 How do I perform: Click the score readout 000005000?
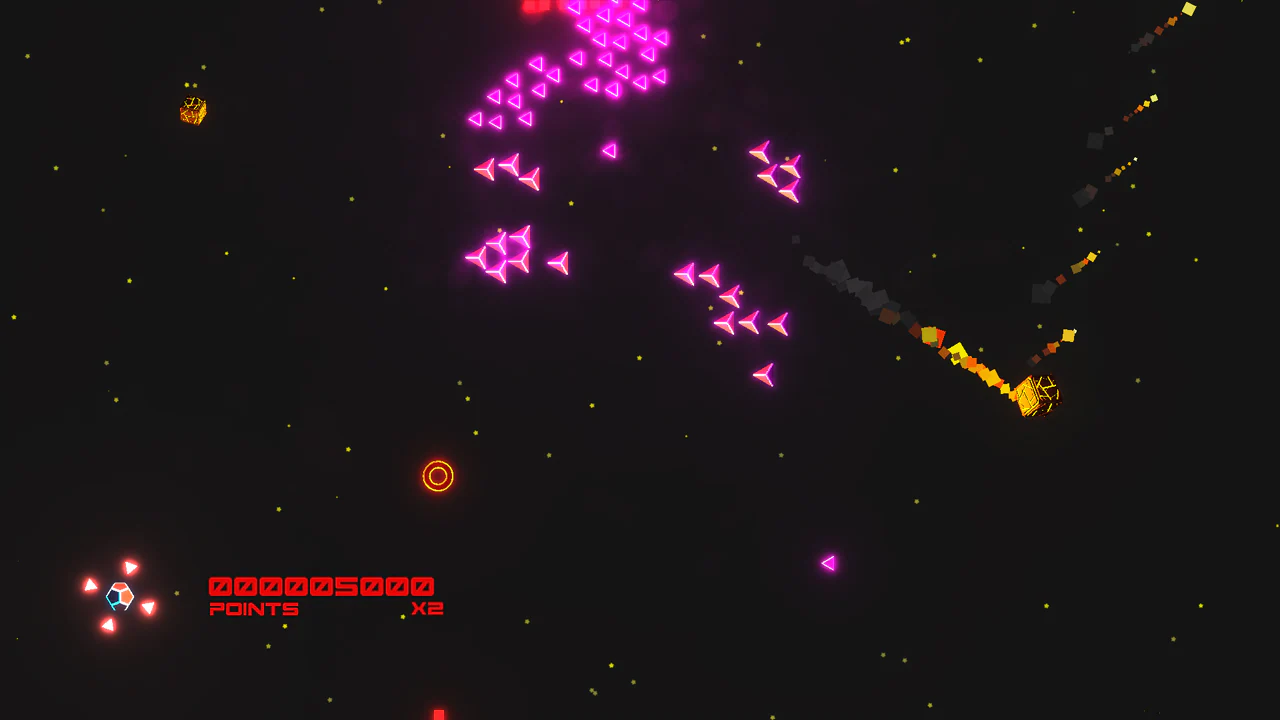point(319,585)
